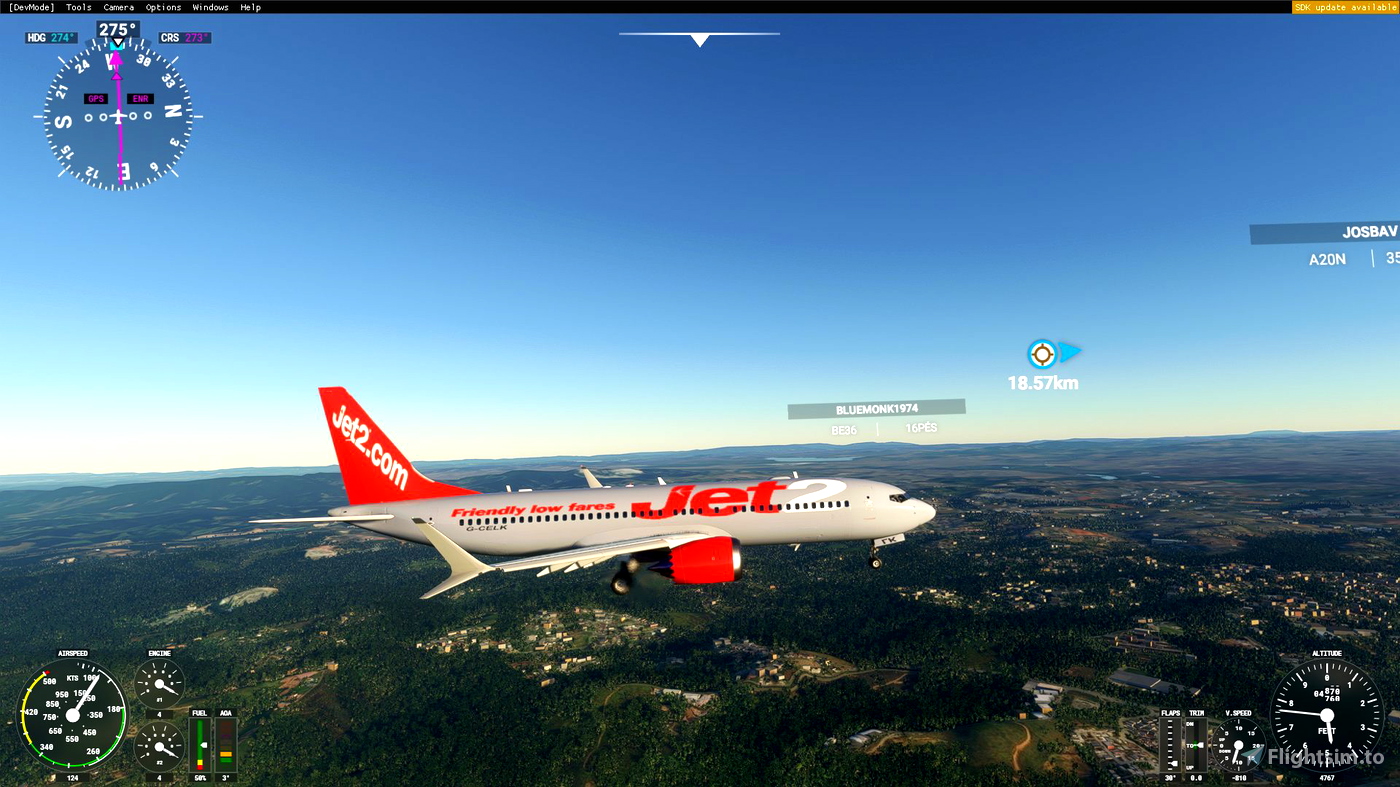Click the V.SPEED indicator gauge
1400x787 pixels.
(x=1237, y=745)
